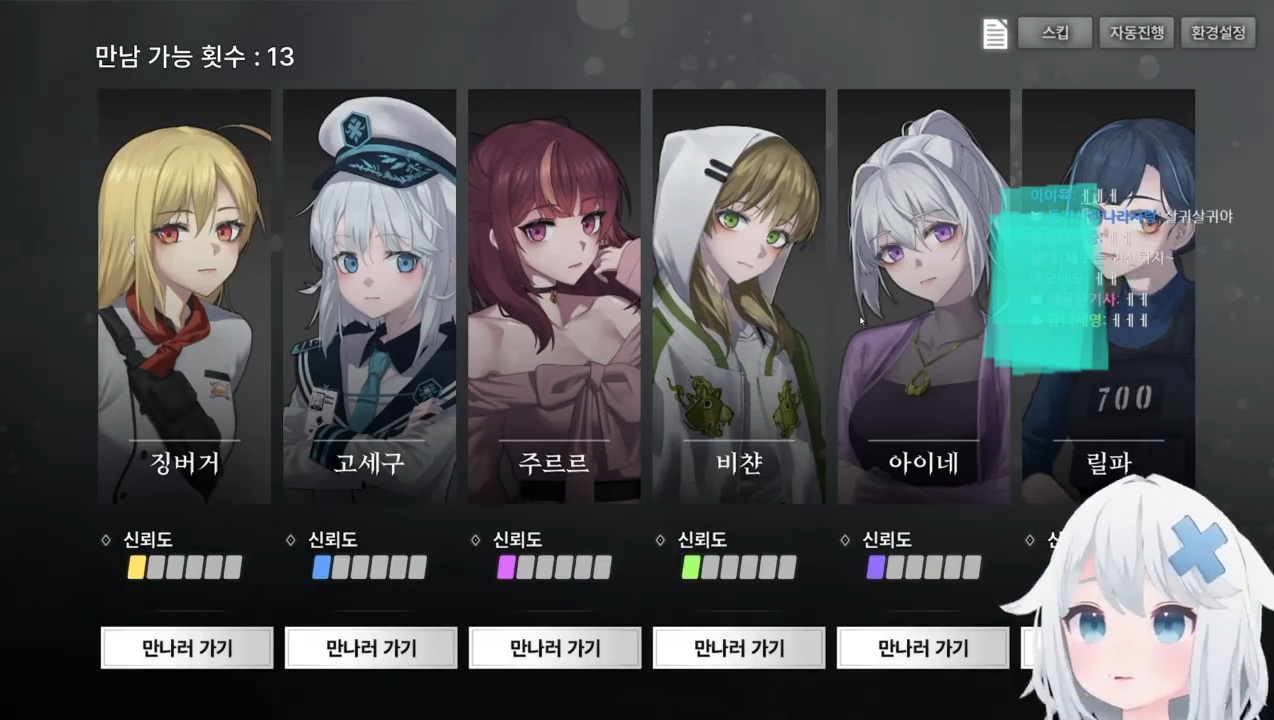Click 만나러 가기 under 고세구

point(371,648)
